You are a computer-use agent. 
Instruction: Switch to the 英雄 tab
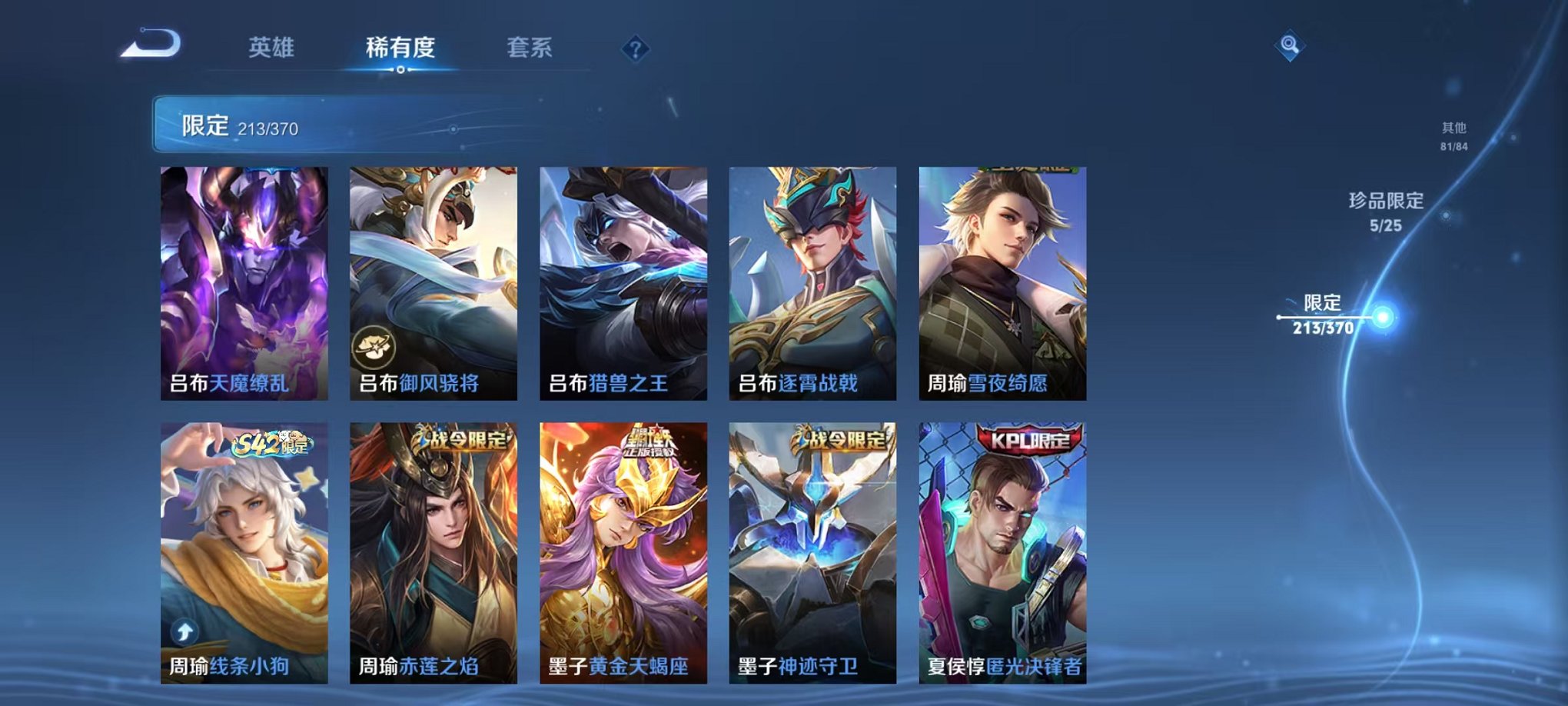pos(271,48)
